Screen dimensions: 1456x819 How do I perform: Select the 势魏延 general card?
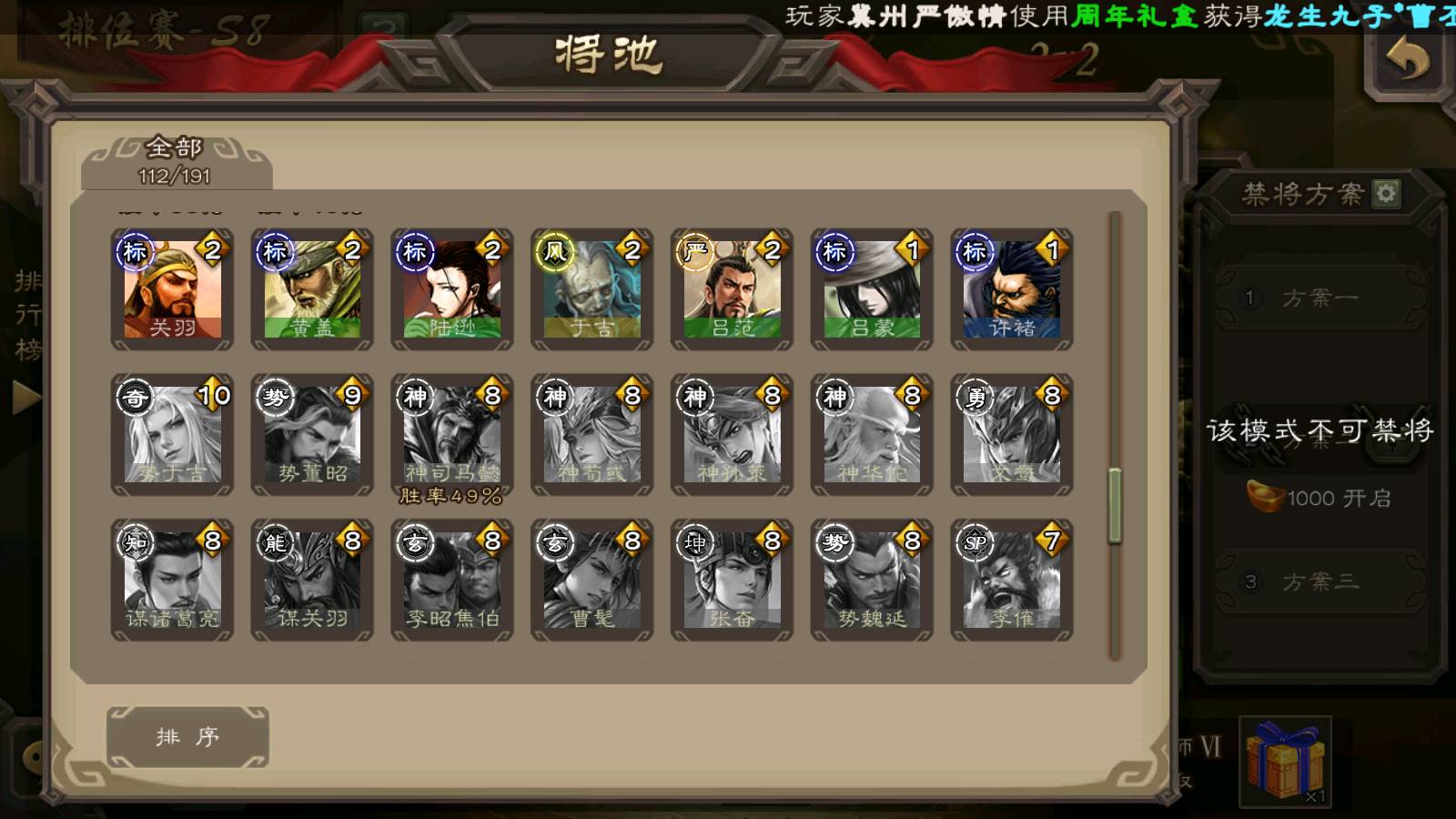[872, 581]
